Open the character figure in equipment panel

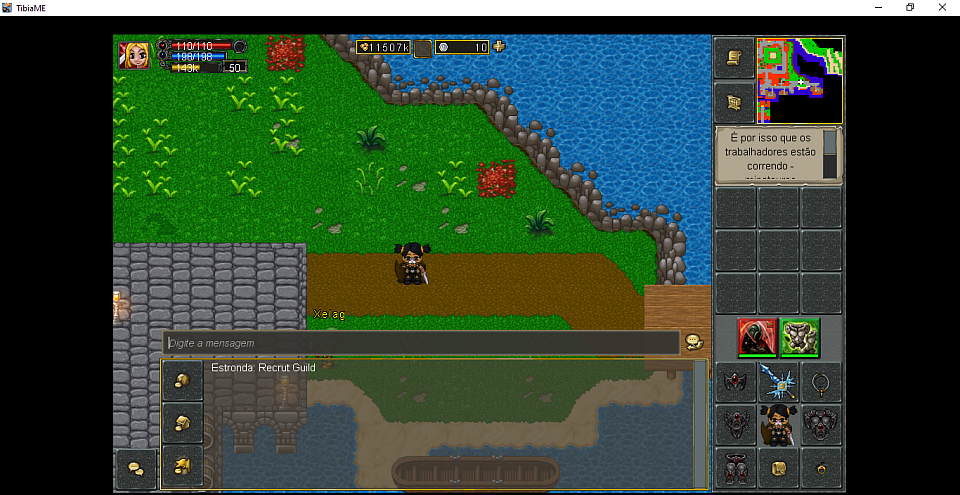pos(778,424)
